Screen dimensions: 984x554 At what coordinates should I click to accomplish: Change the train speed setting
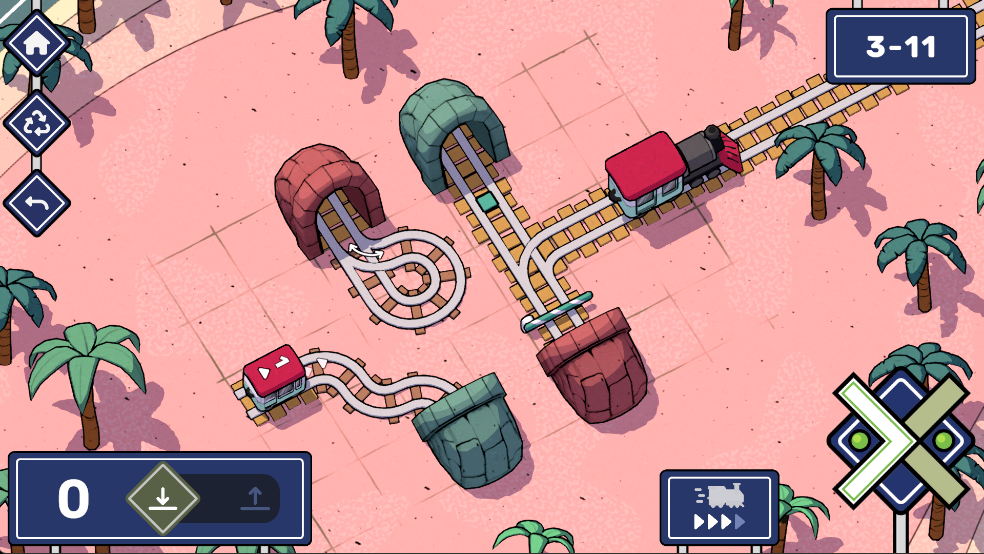click(x=719, y=507)
